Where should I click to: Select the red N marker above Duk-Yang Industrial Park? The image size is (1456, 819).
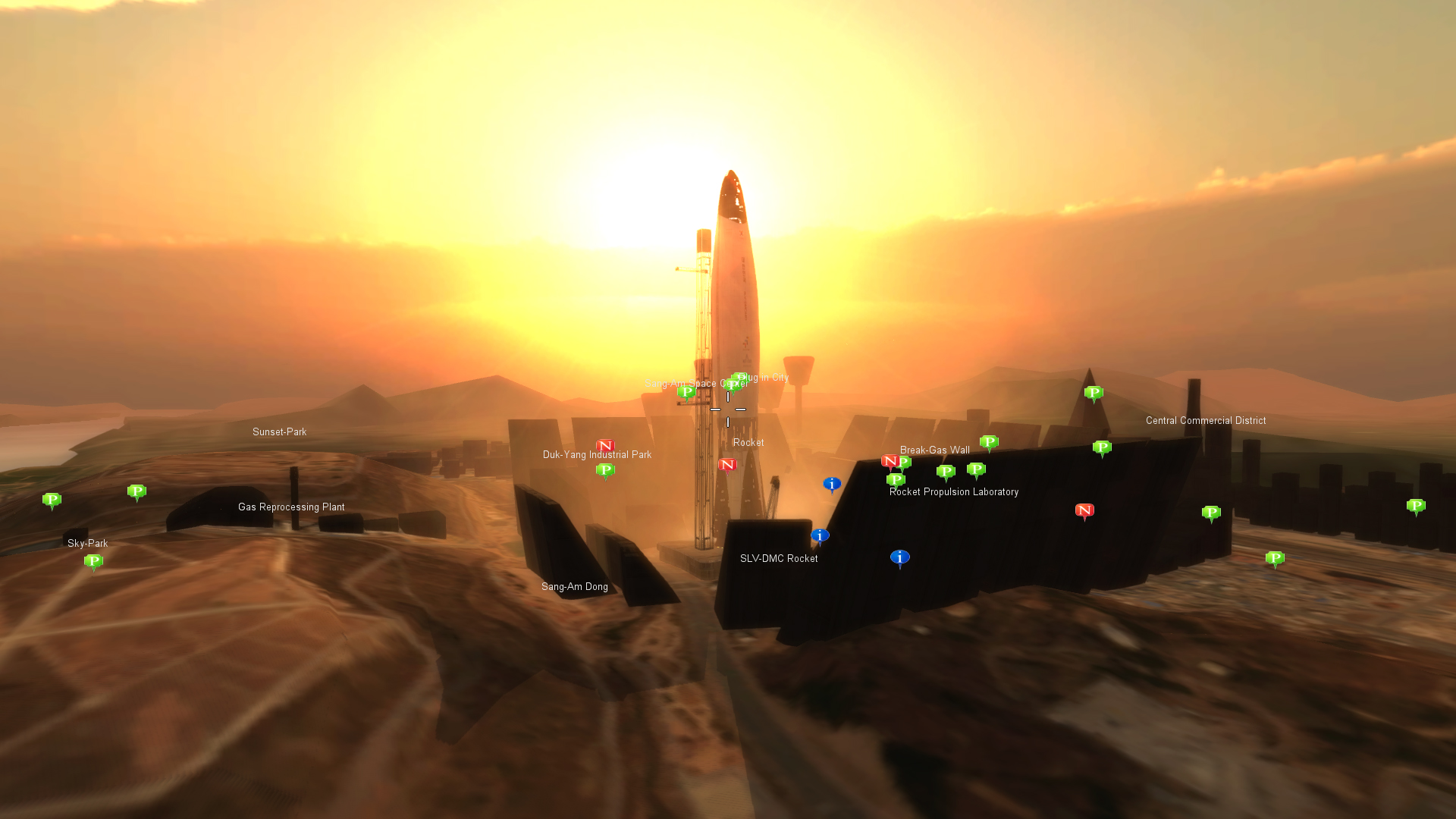click(604, 446)
